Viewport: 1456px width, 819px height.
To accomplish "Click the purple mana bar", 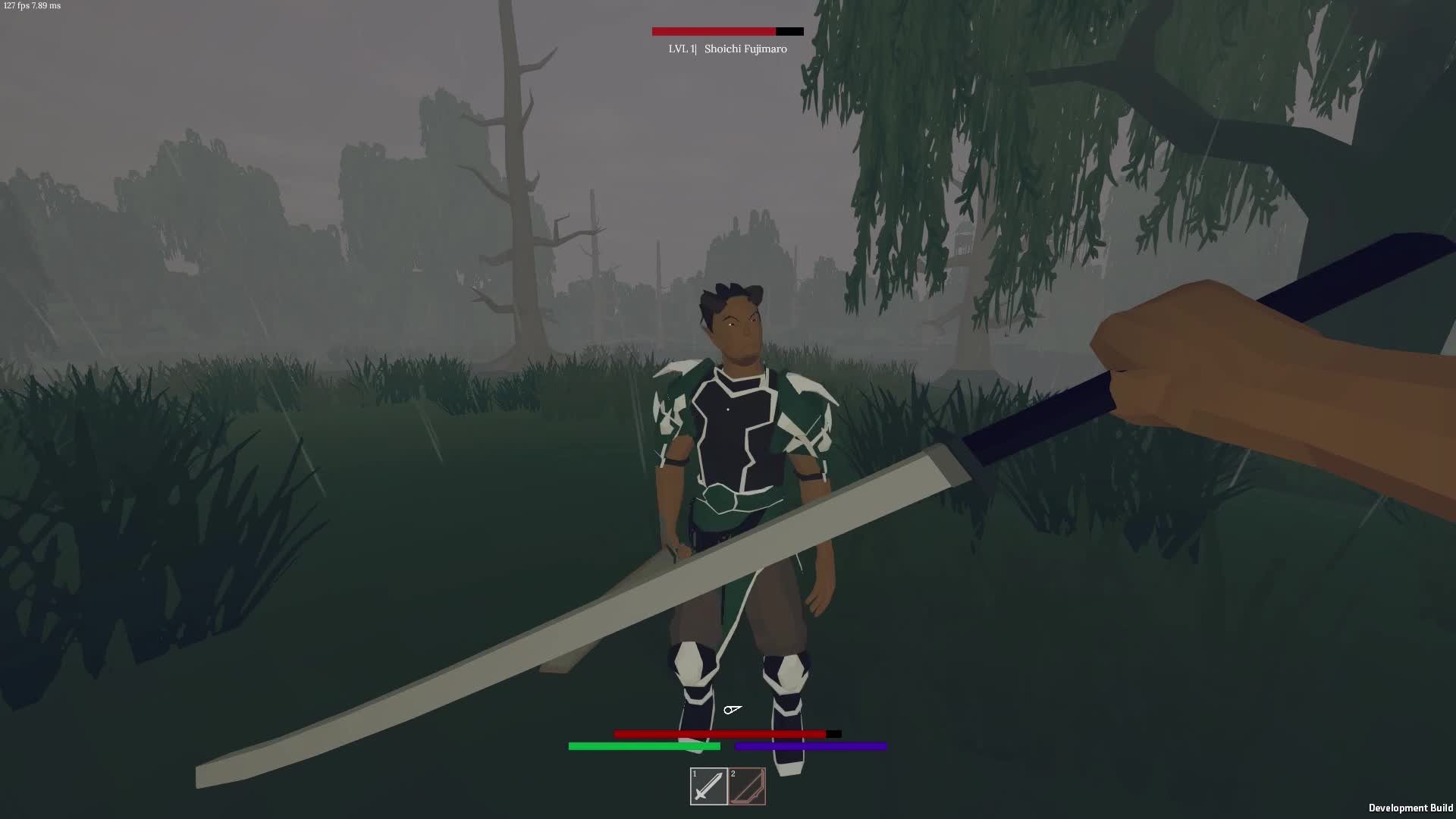I will pos(810,746).
